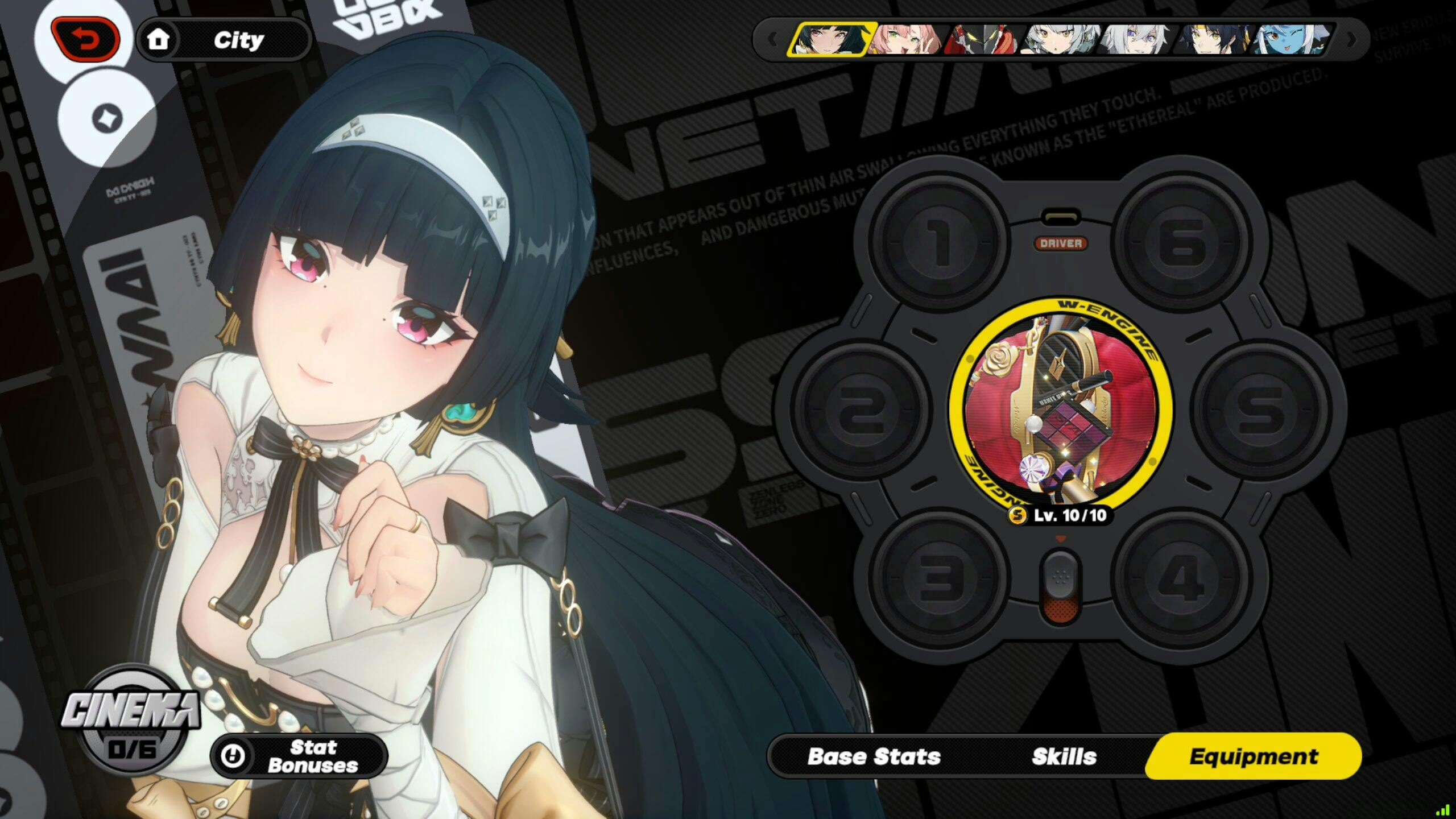The height and width of the screenshot is (819, 1456).
Task: Click the red back arrow button
Action: coord(85,40)
